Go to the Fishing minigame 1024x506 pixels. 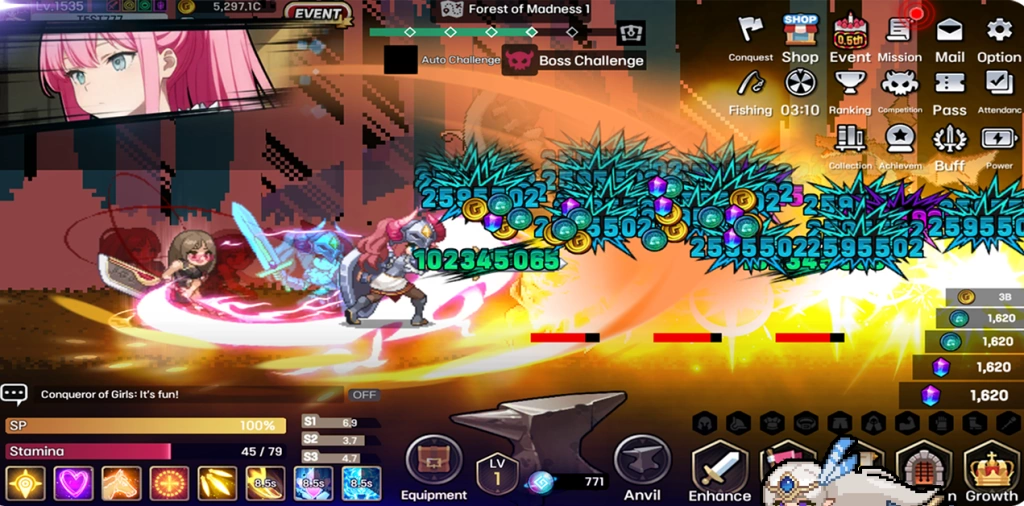pyautogui.click(x=750, y=91)
